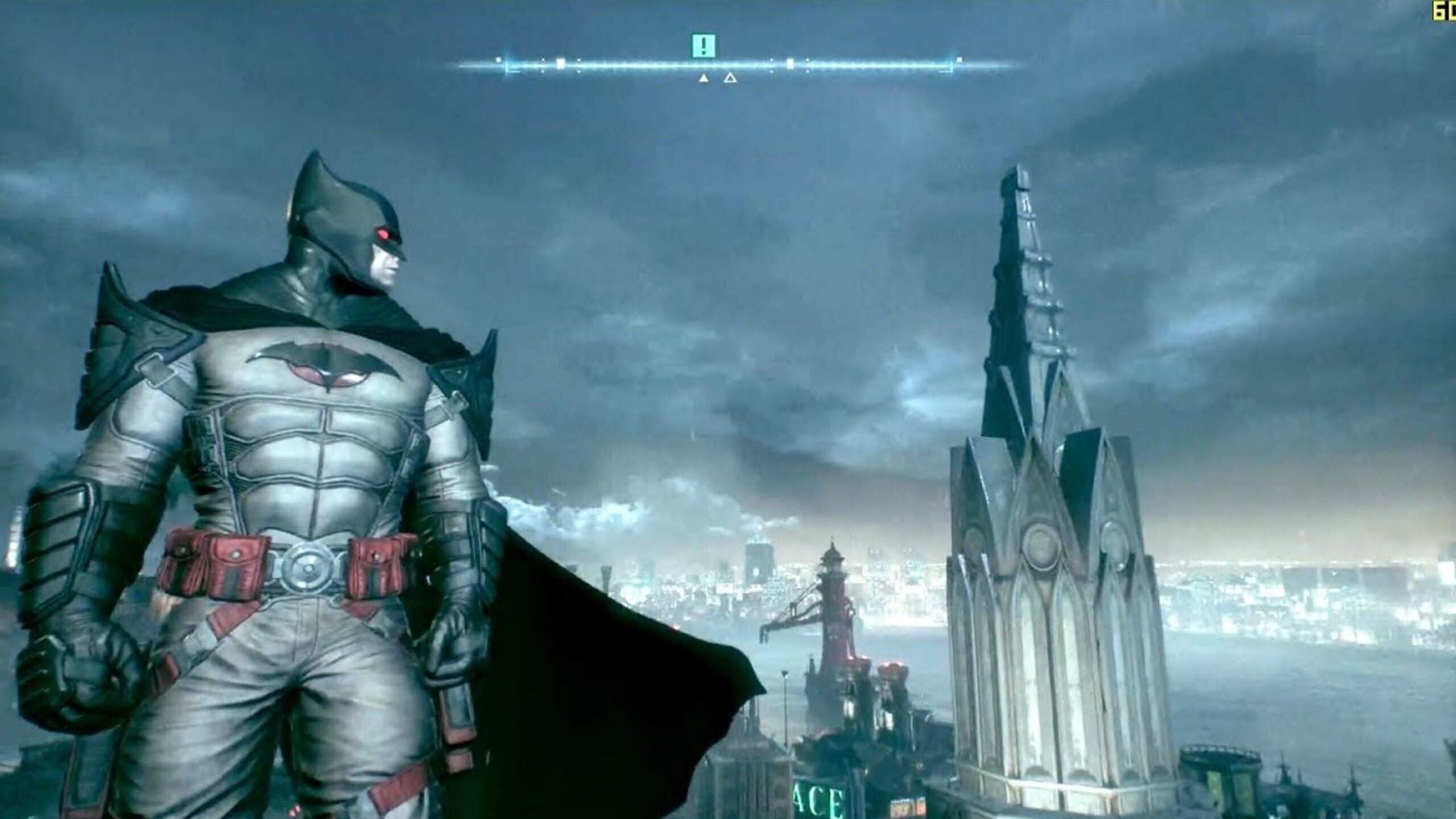Select the white marker left of the exclamation icon
The image size is (1456, 819).
pos(561,63)
